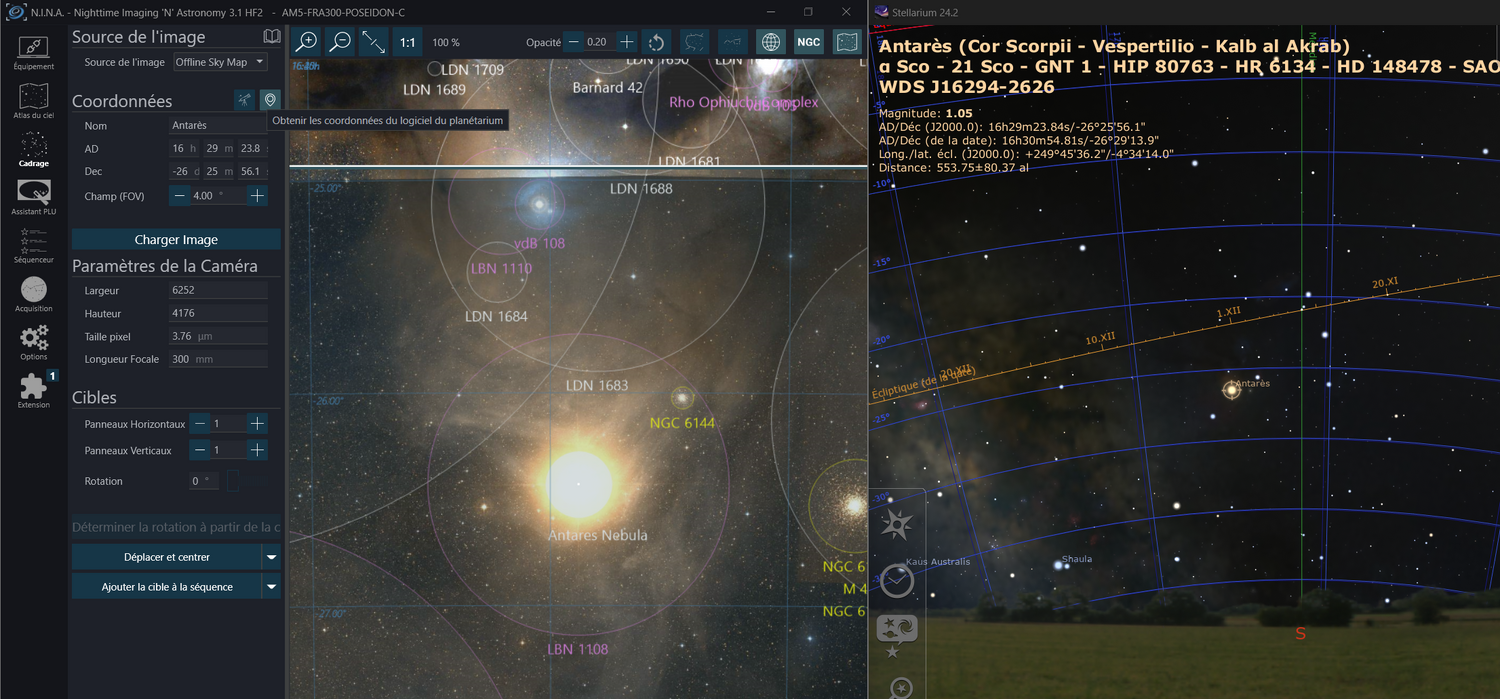Zoom in with the magnifier plus tool
The image size is (1500, 699).
click(307, 42)
